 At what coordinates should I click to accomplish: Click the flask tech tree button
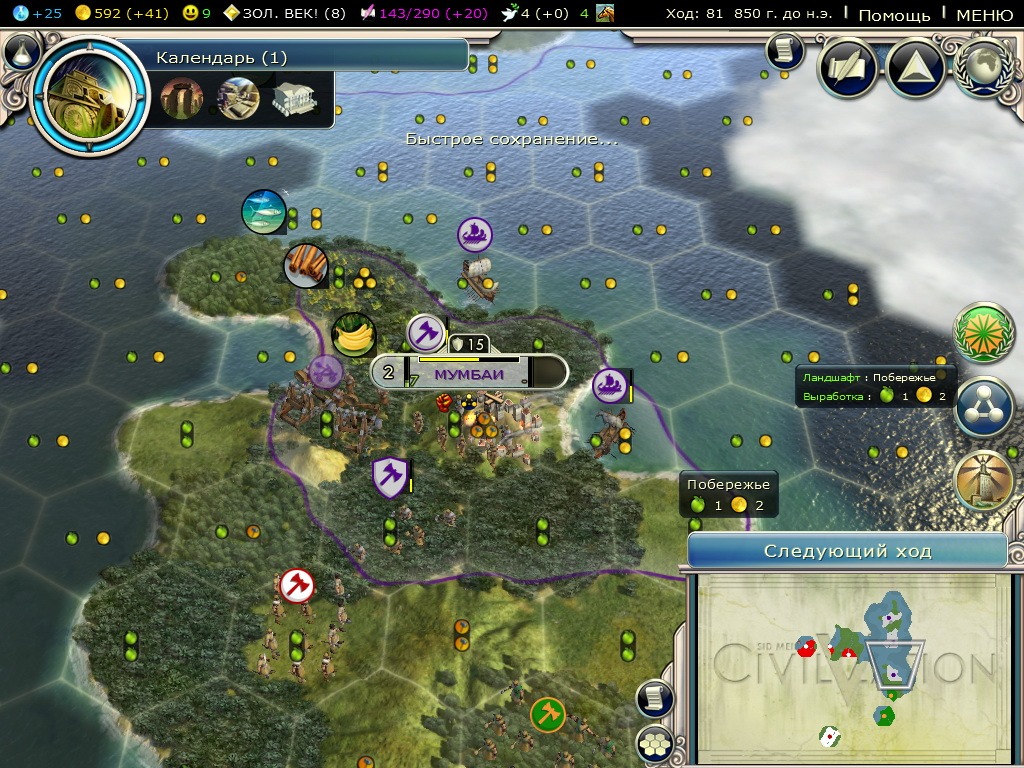[22, 52]
